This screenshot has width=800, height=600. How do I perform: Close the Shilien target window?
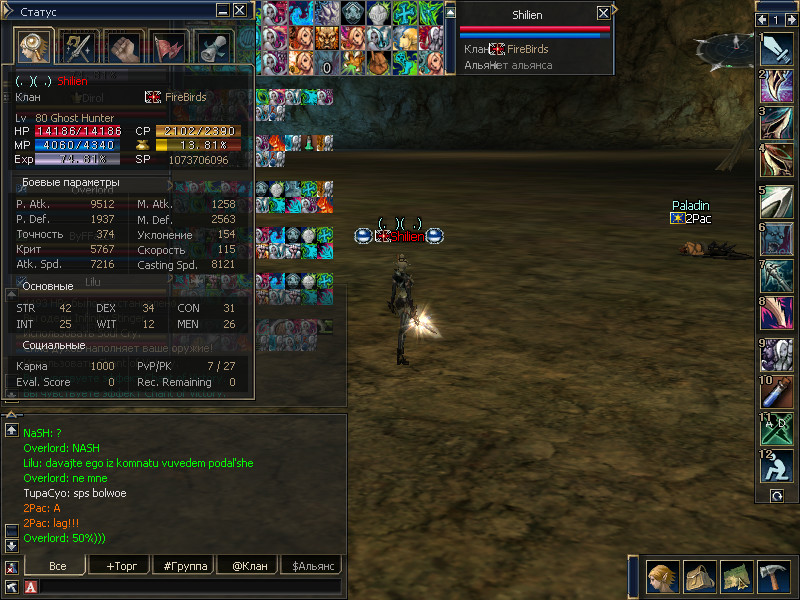tap(603, 13)
